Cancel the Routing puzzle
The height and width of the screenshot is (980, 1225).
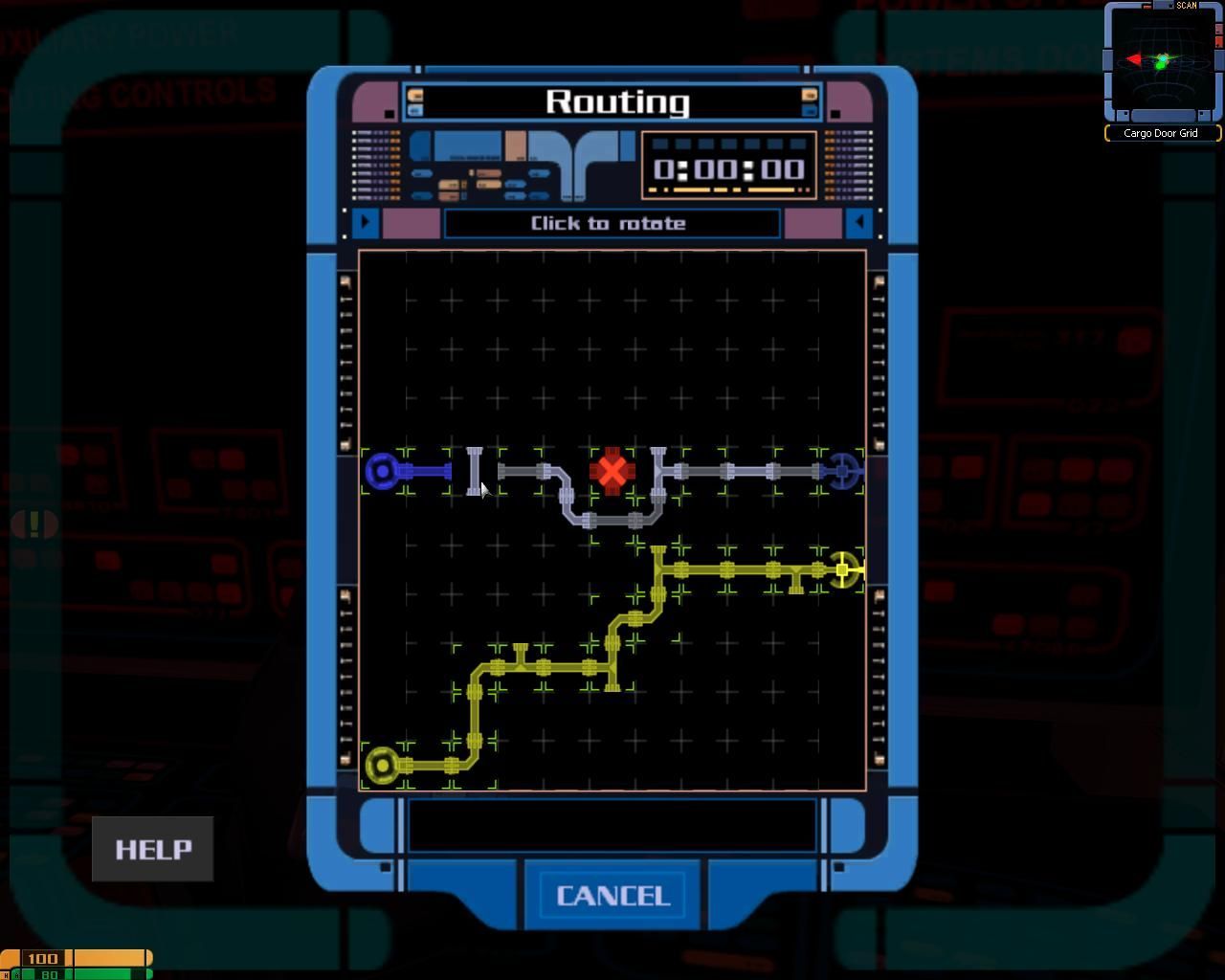click(612, 896)
